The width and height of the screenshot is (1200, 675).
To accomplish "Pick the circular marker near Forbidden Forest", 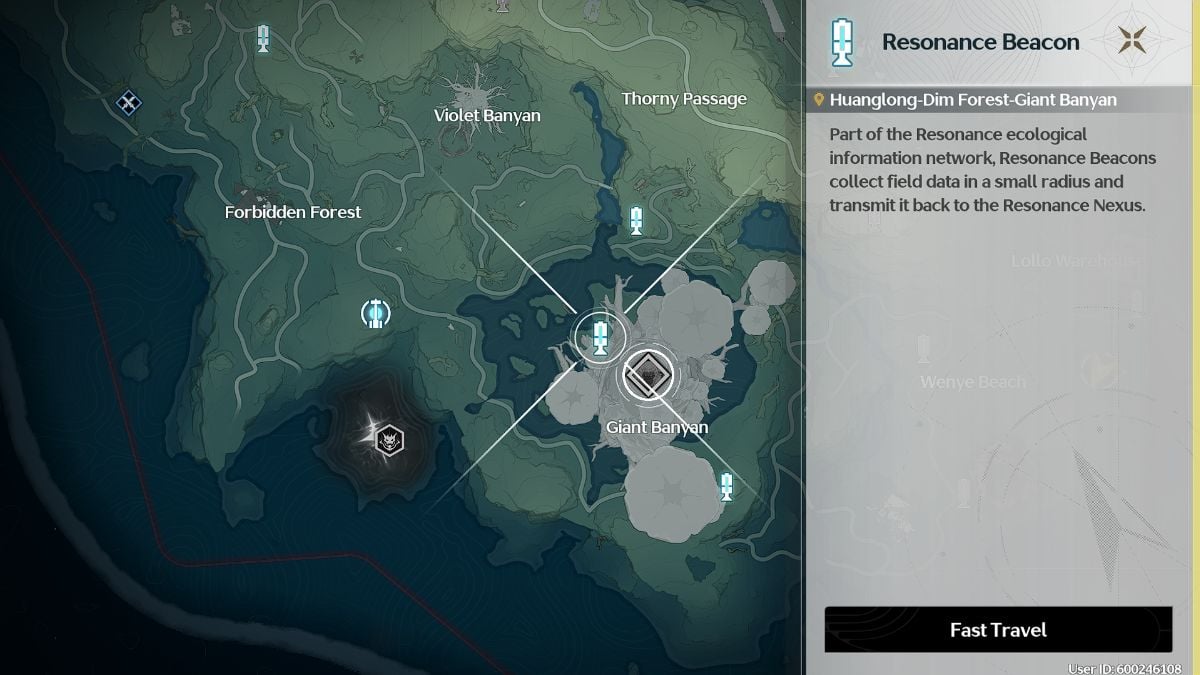I will pos(375,314).
